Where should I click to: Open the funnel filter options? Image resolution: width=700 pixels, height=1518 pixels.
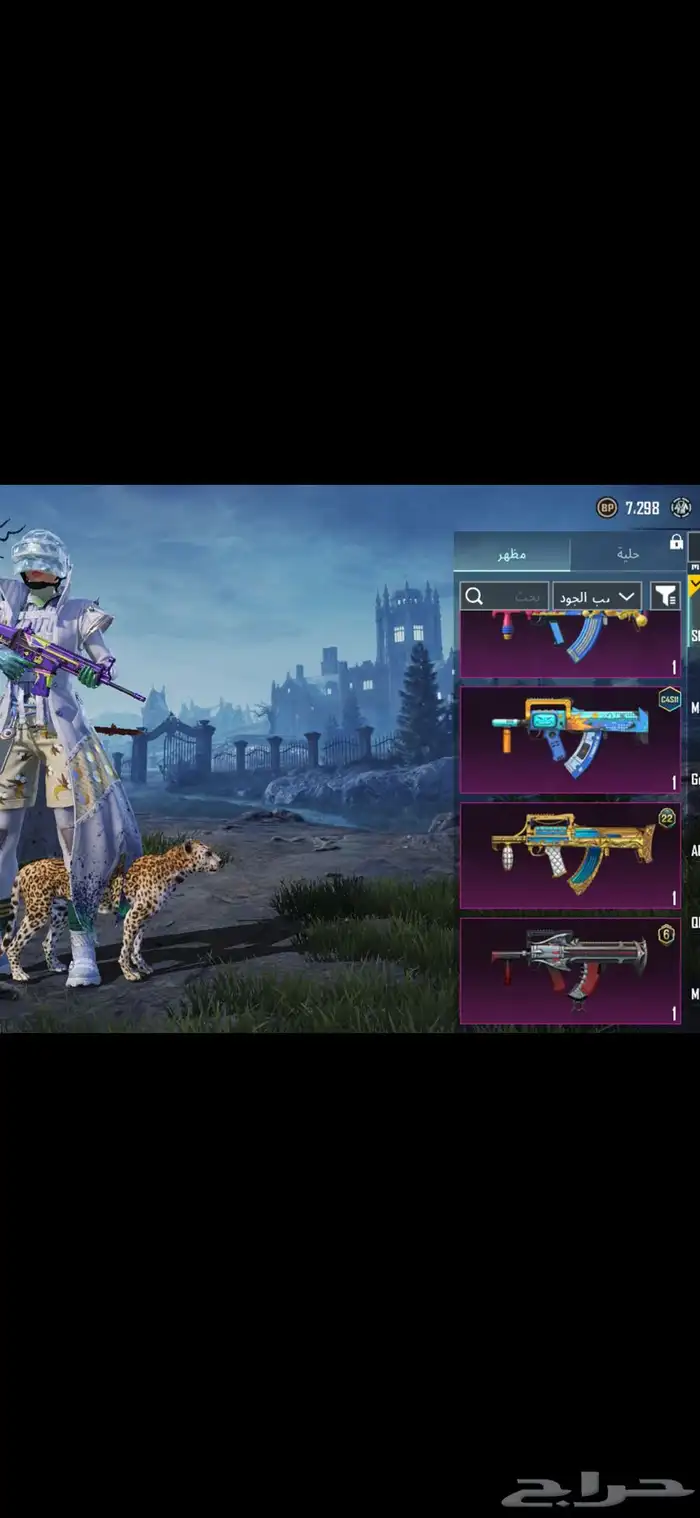tap(665, 596)
